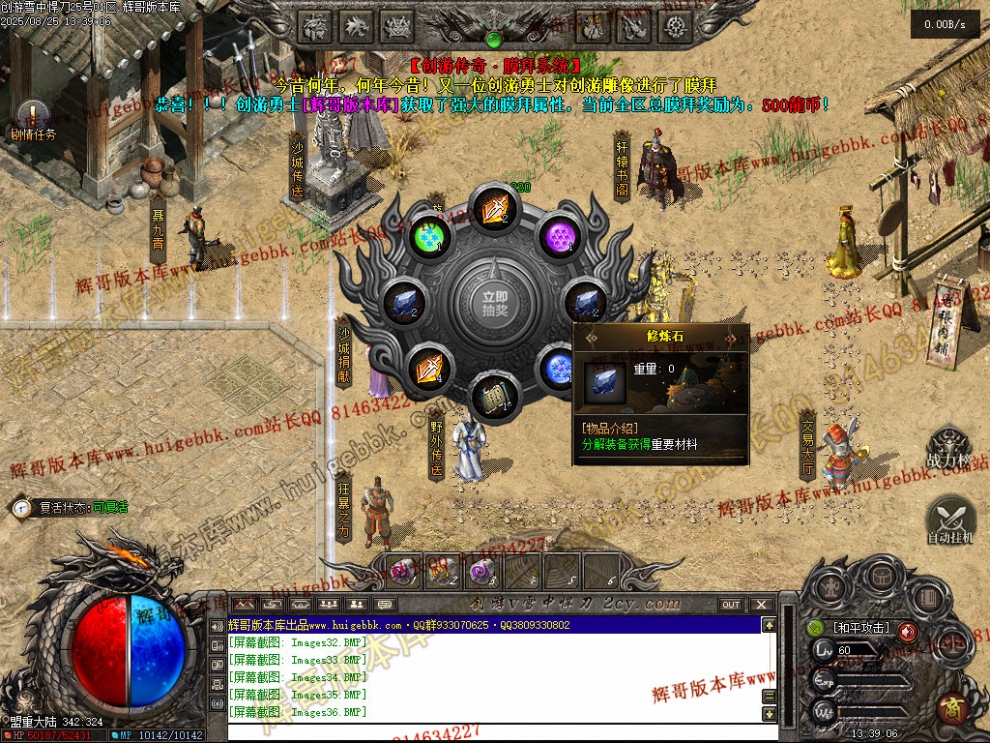990x743 pixels.
Task: Click the chat text input field
Action: tap(490, 732)
